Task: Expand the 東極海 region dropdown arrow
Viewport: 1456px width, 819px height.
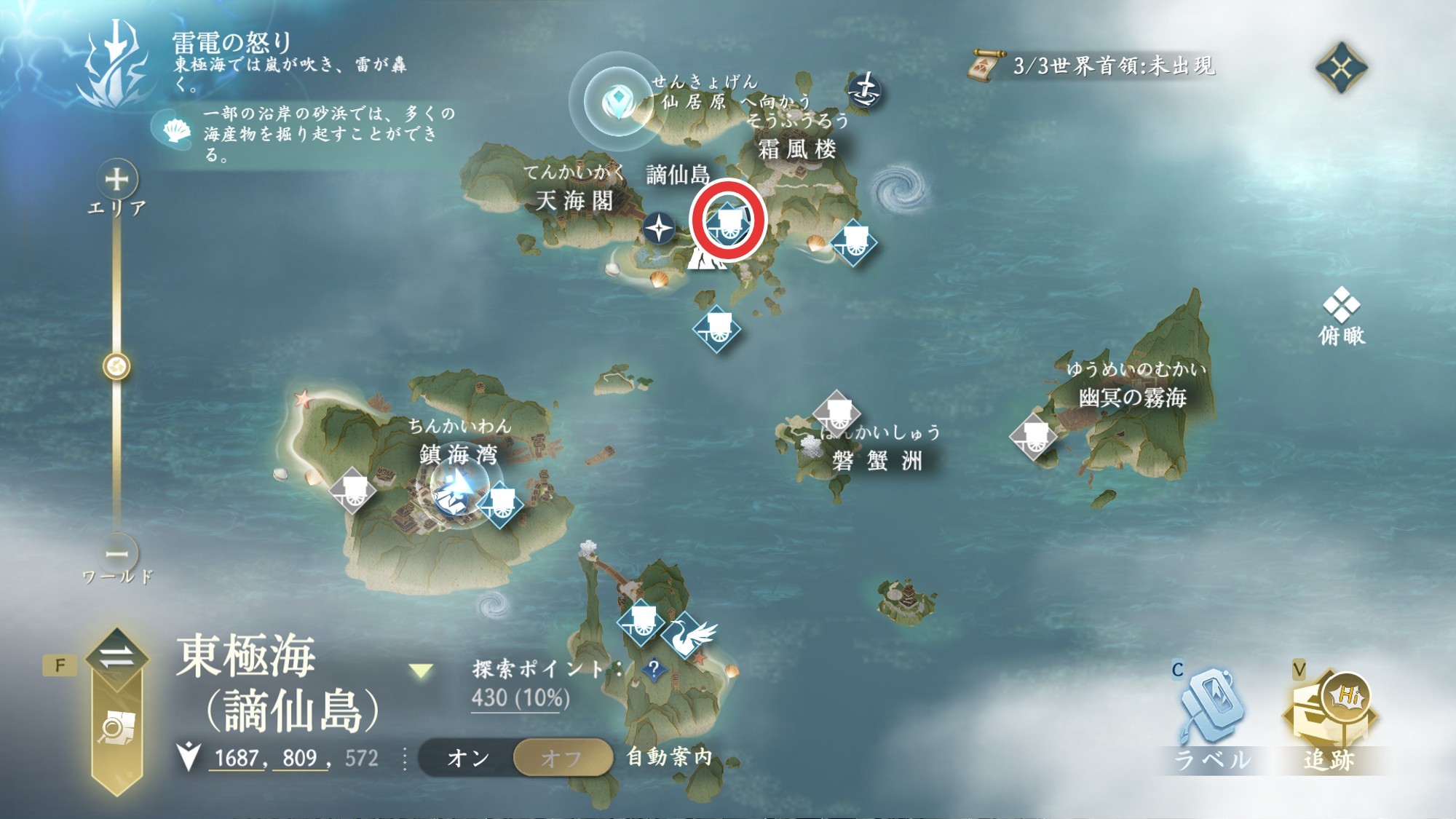Action: [x=421, y=670]
